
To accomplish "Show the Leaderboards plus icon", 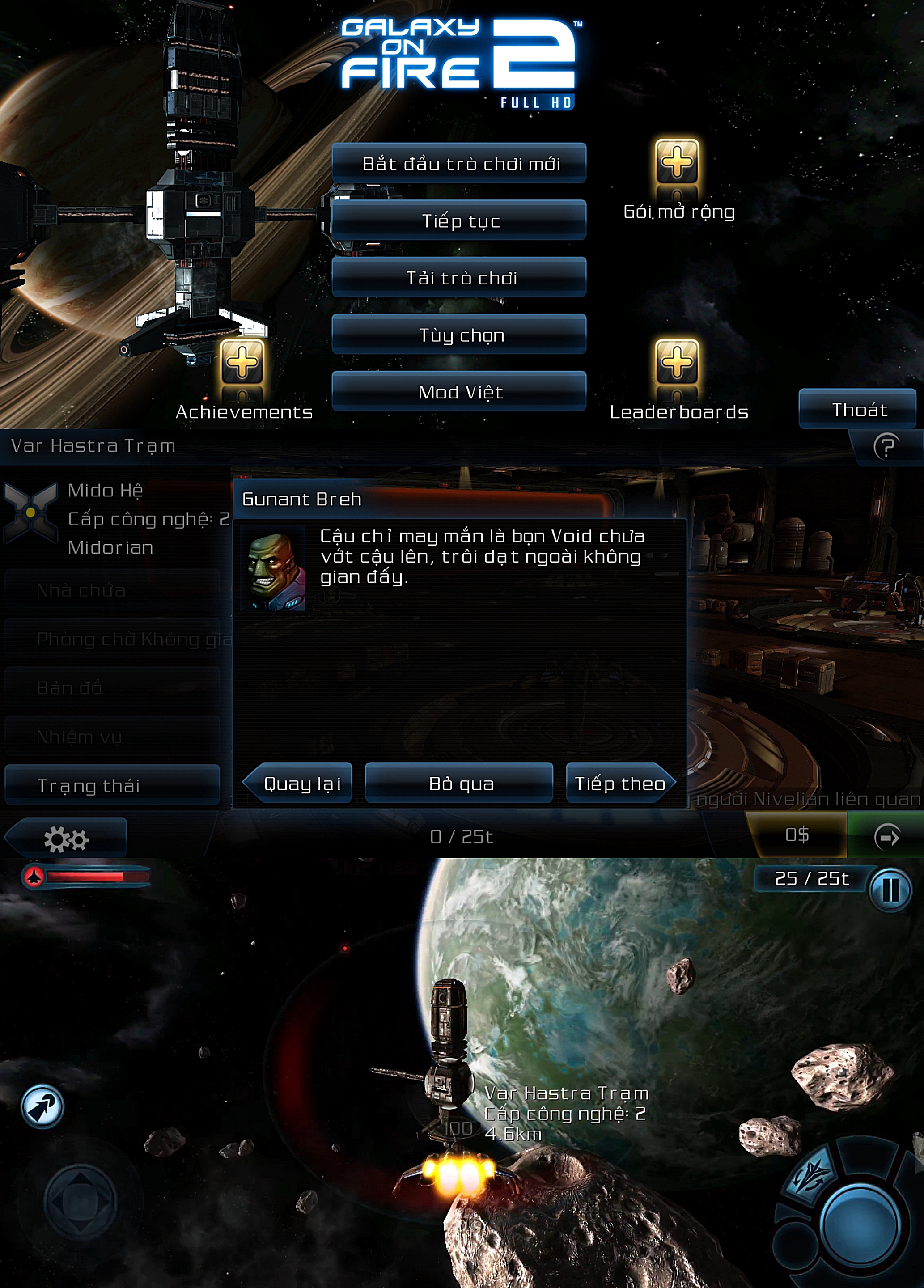I will coord(676,361).
